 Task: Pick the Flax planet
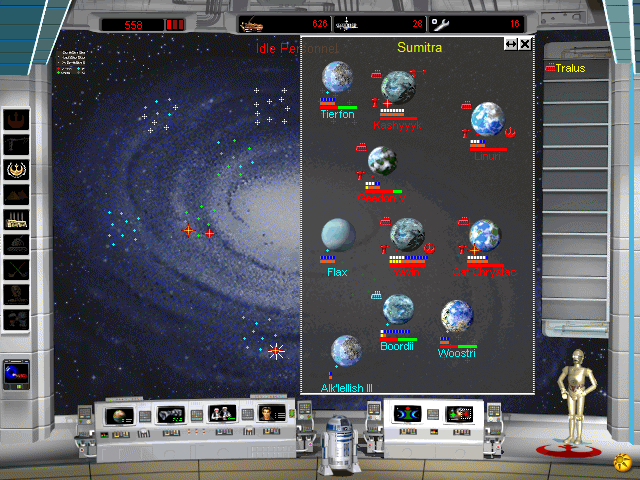(x=337, y=234)
